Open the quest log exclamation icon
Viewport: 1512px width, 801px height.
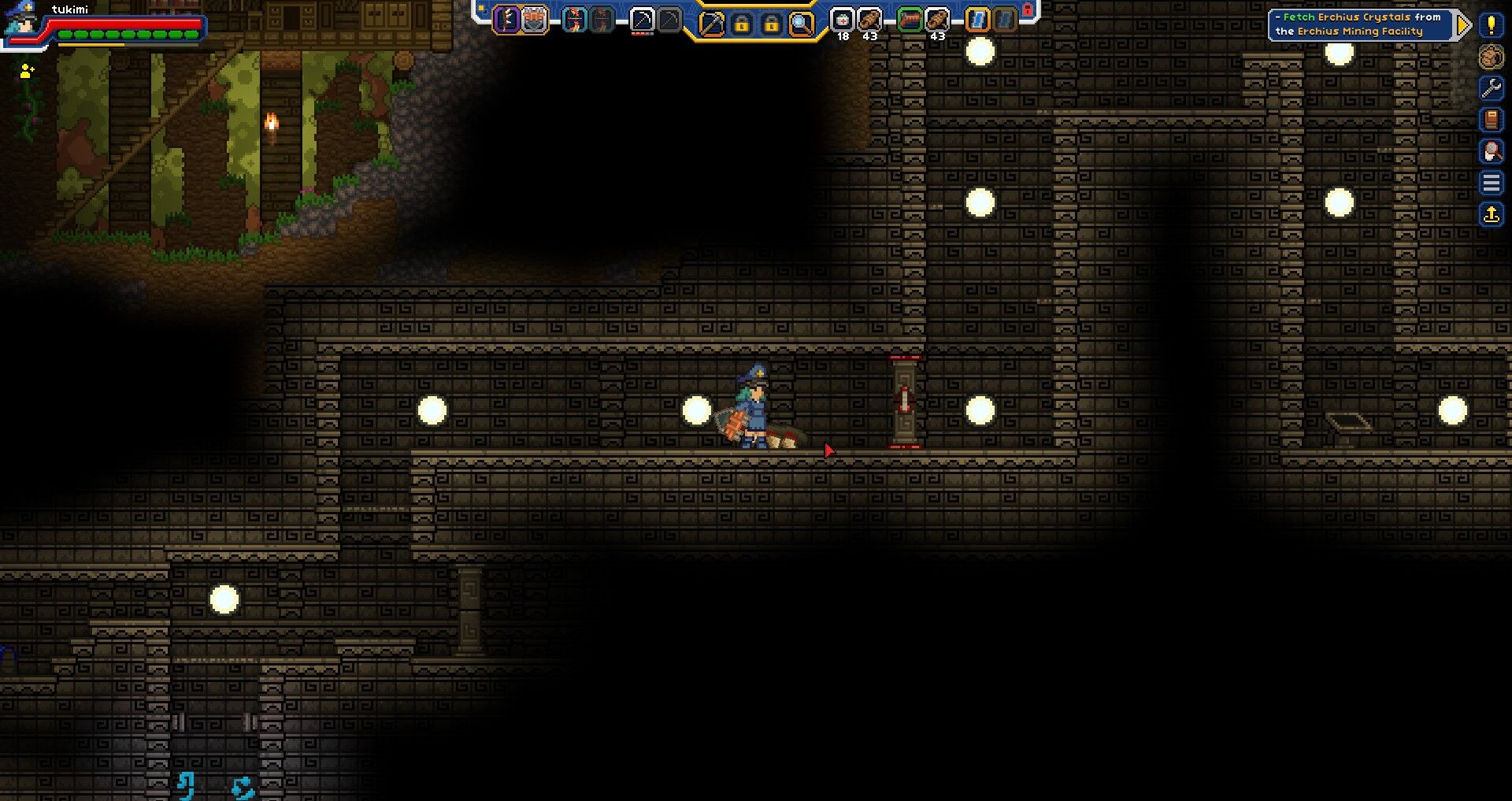click(1492, 26)
